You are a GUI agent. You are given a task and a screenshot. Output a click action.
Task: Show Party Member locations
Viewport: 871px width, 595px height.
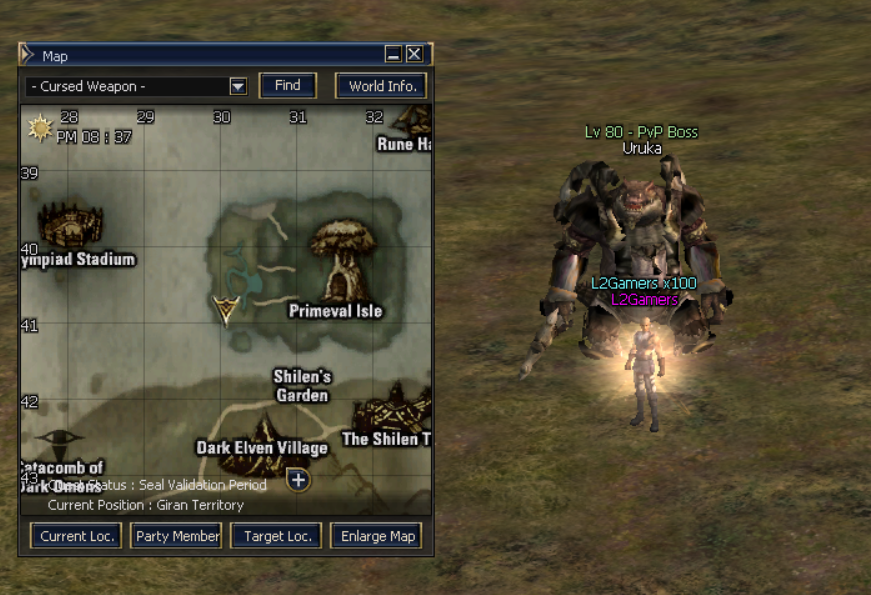coord(177,536)
